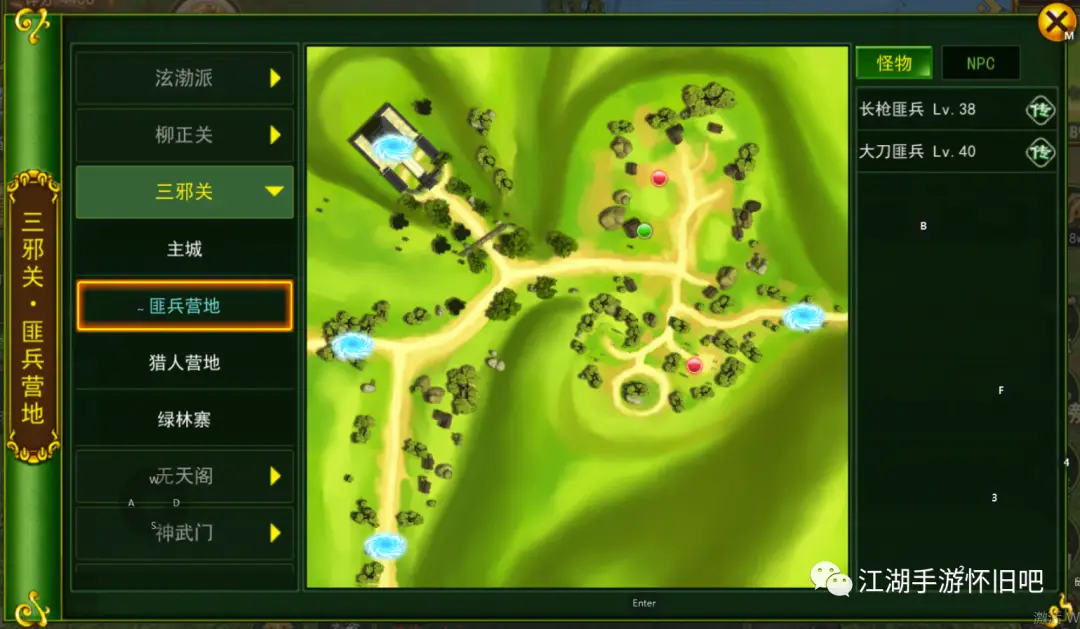Switch to the NPC tab

click(980, 63)
